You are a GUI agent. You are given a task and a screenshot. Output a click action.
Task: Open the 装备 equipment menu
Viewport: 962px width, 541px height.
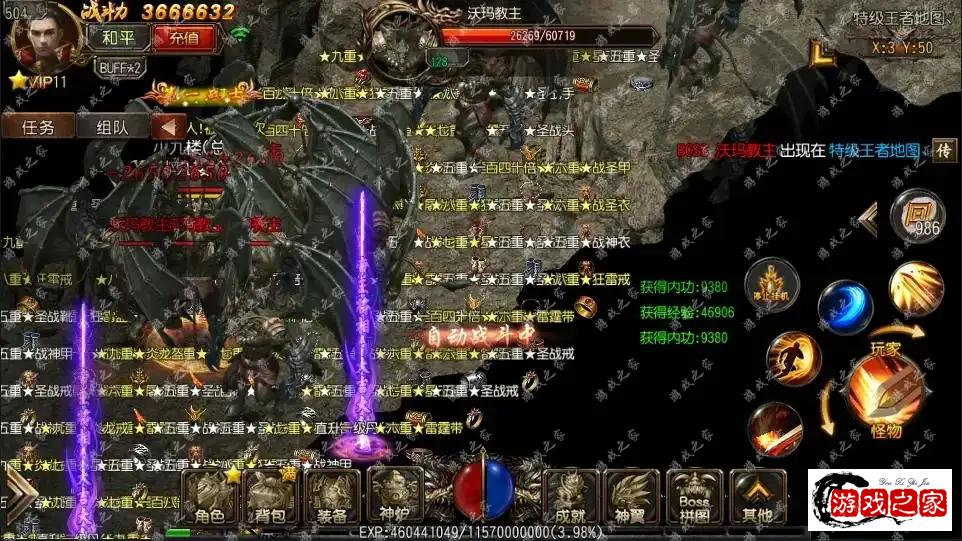[x=333, y=497]
